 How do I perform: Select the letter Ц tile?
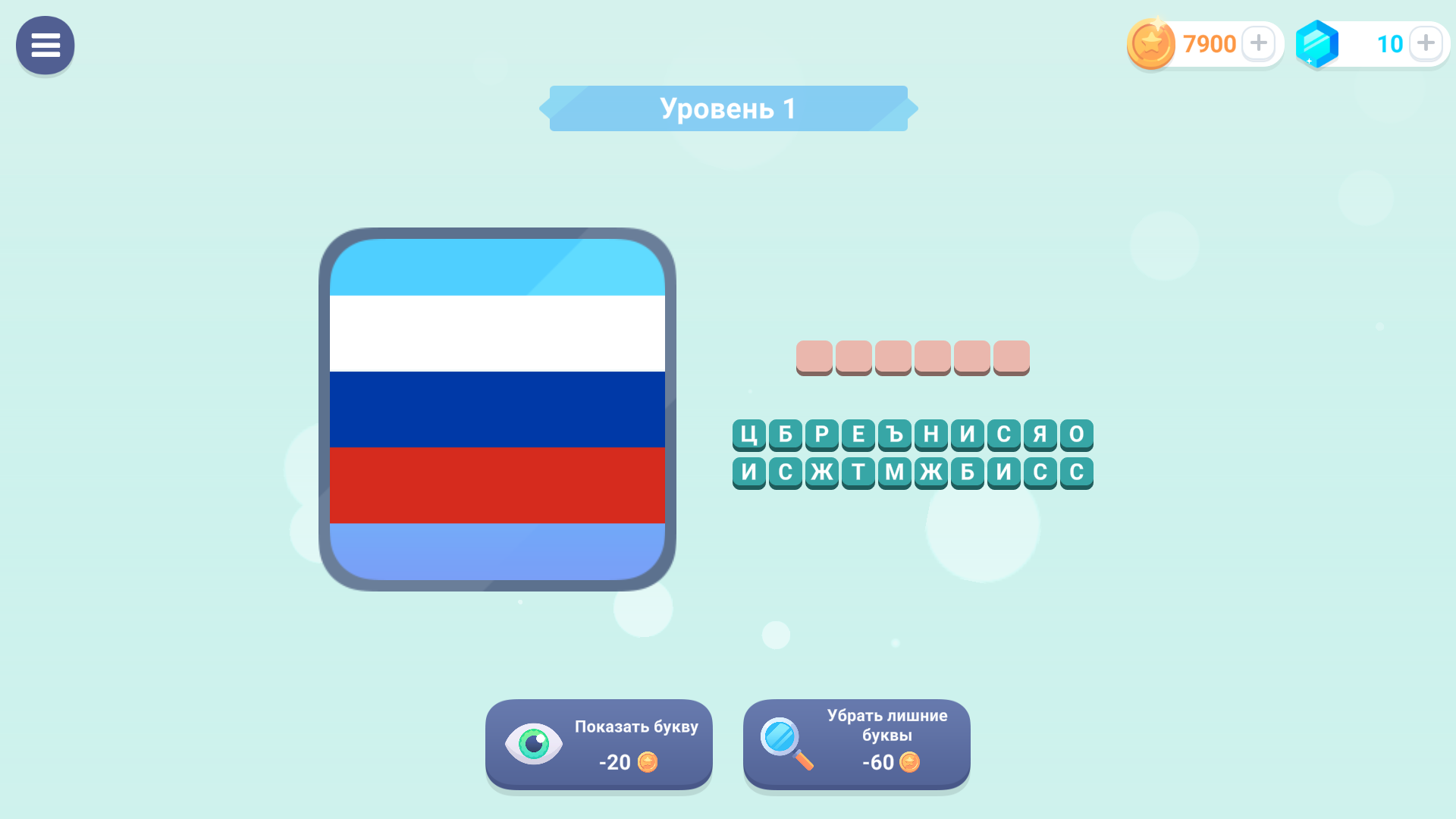click(x=748, y=435)
